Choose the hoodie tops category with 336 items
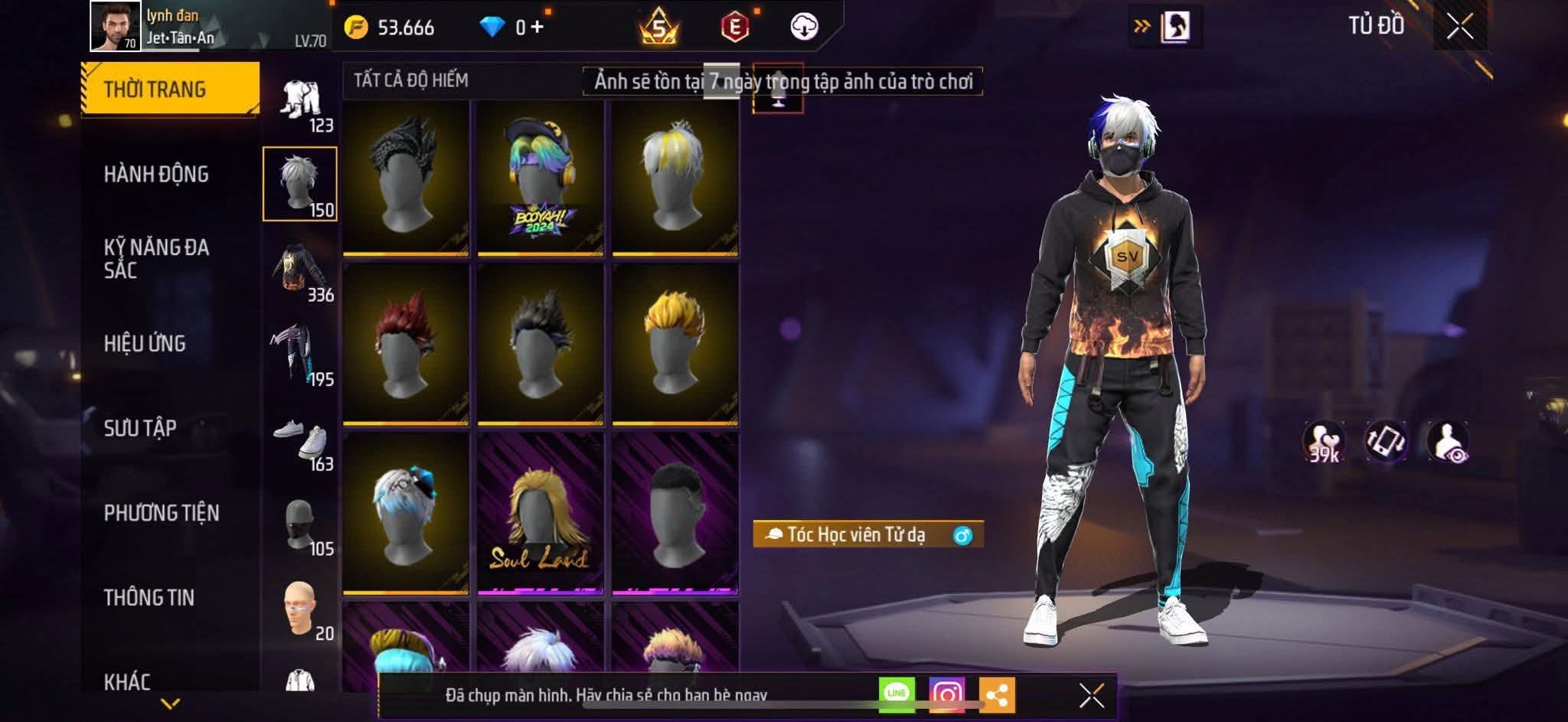Image resolution: width=1568 pixels, height=722 pixels. (x=300, y=270)
